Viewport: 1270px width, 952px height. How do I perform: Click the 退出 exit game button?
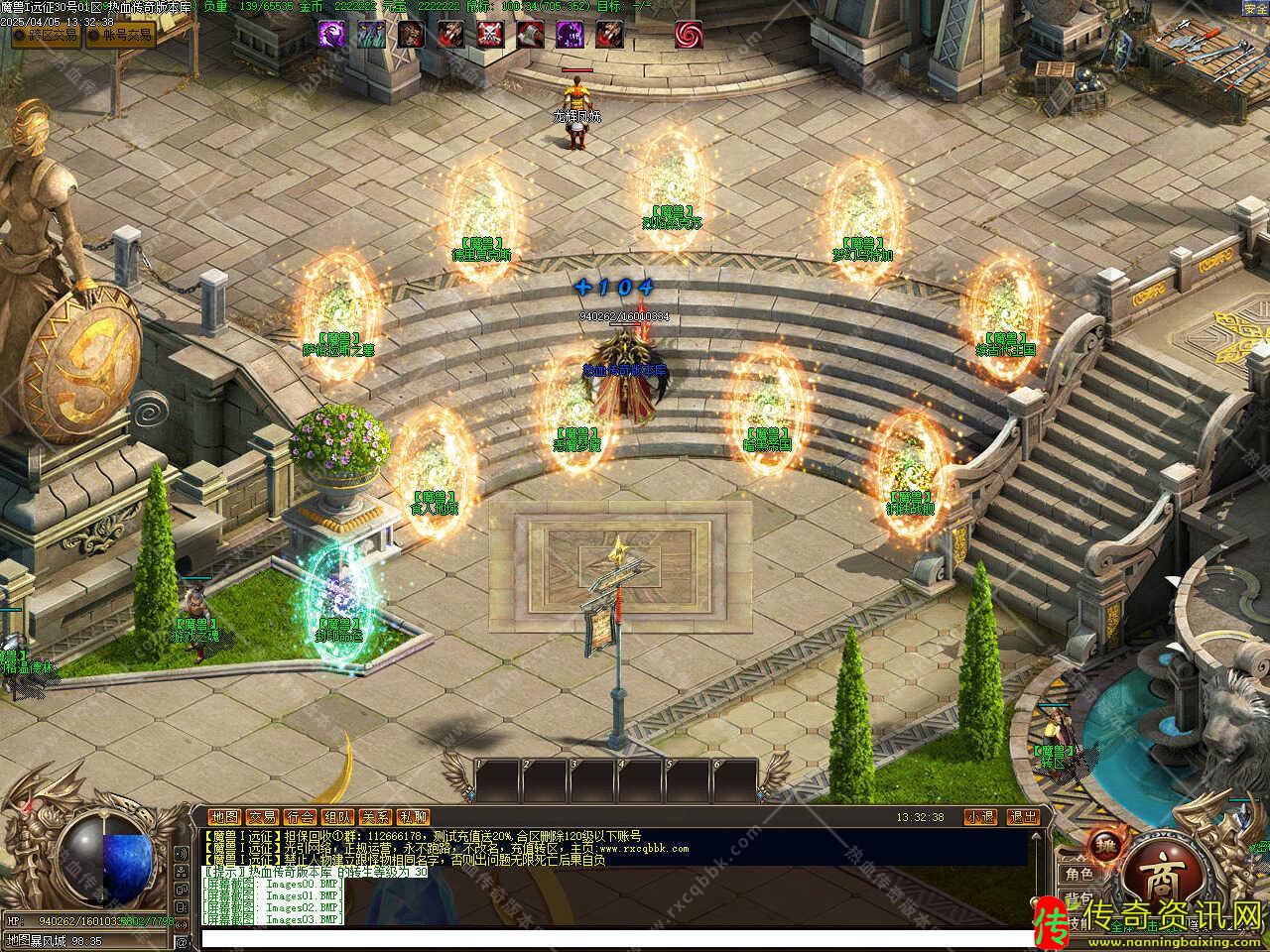(x=1022, y=817)
